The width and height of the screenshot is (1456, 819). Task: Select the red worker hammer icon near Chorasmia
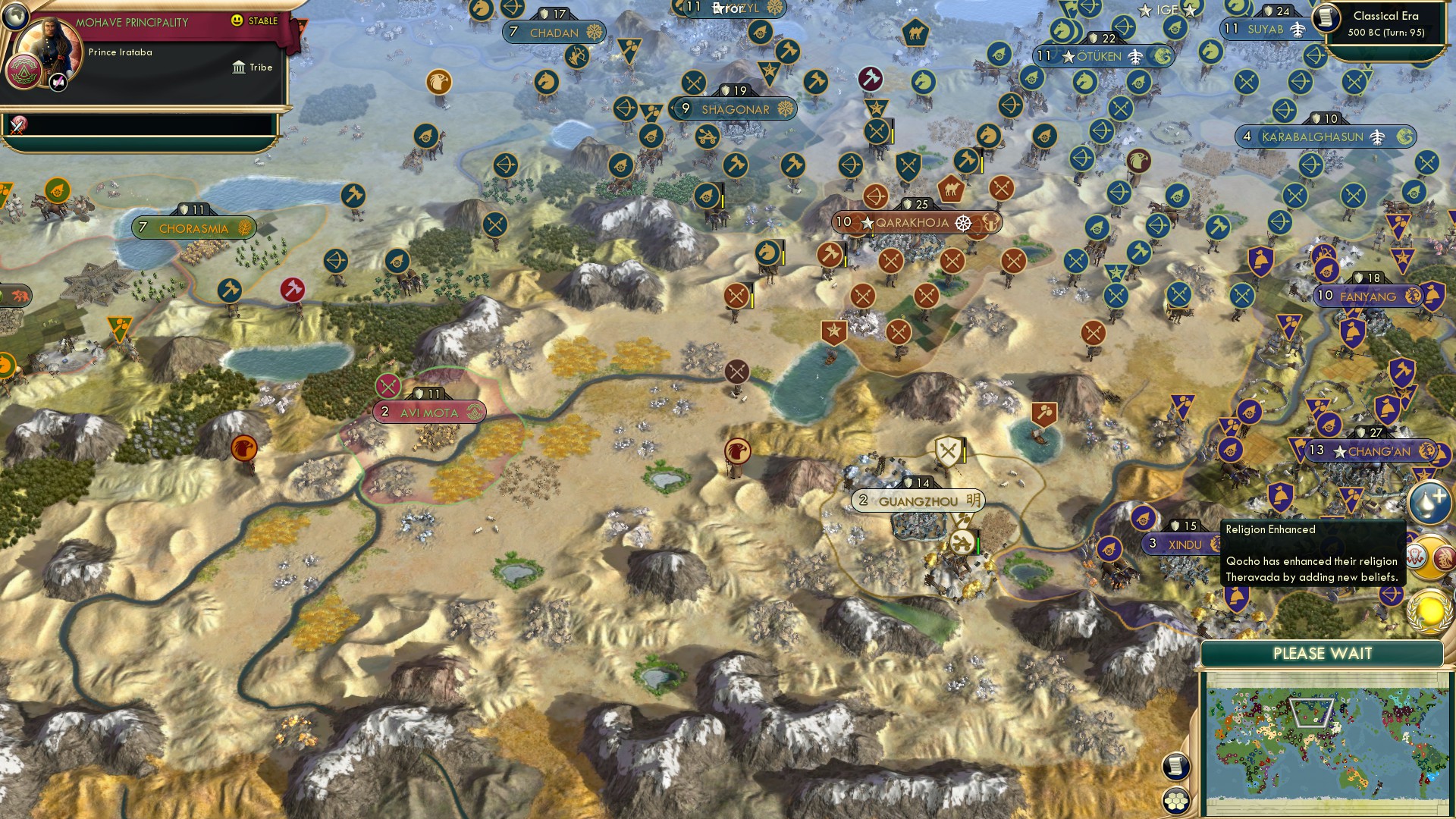click(x=294, y=289)
